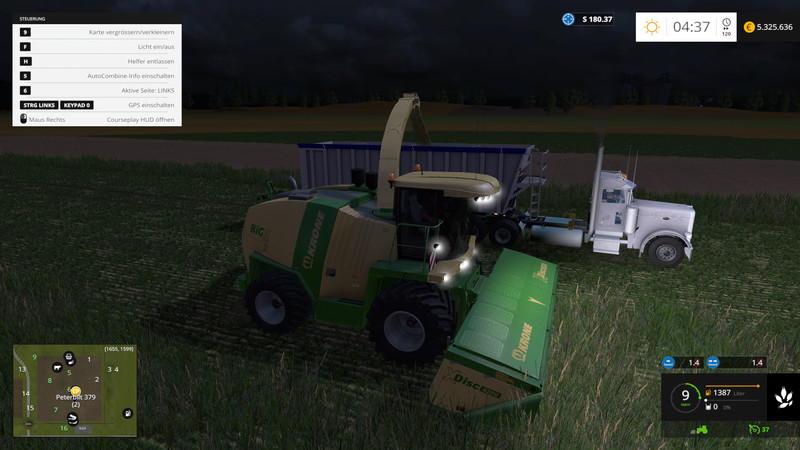Click the Helfer entlassen row

(98, 61)
